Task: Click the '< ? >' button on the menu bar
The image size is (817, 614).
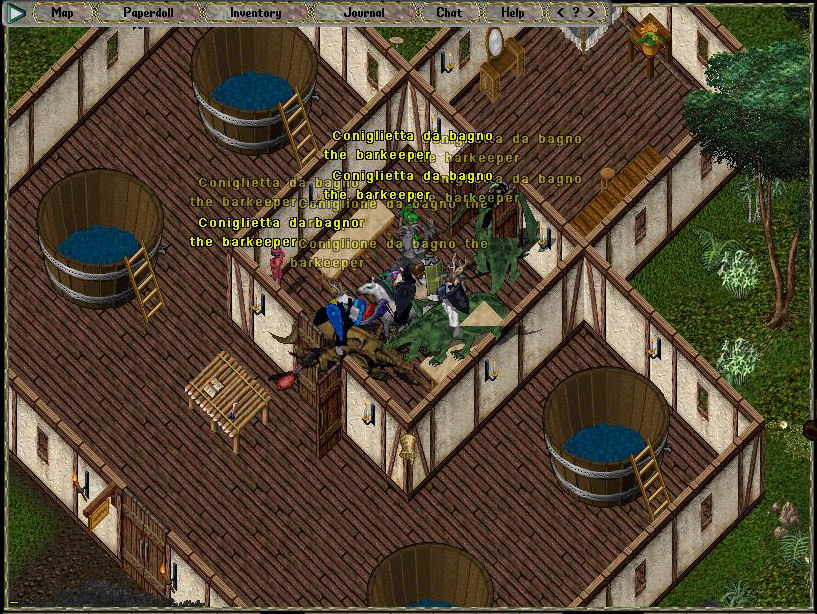Action: [576, 13]
